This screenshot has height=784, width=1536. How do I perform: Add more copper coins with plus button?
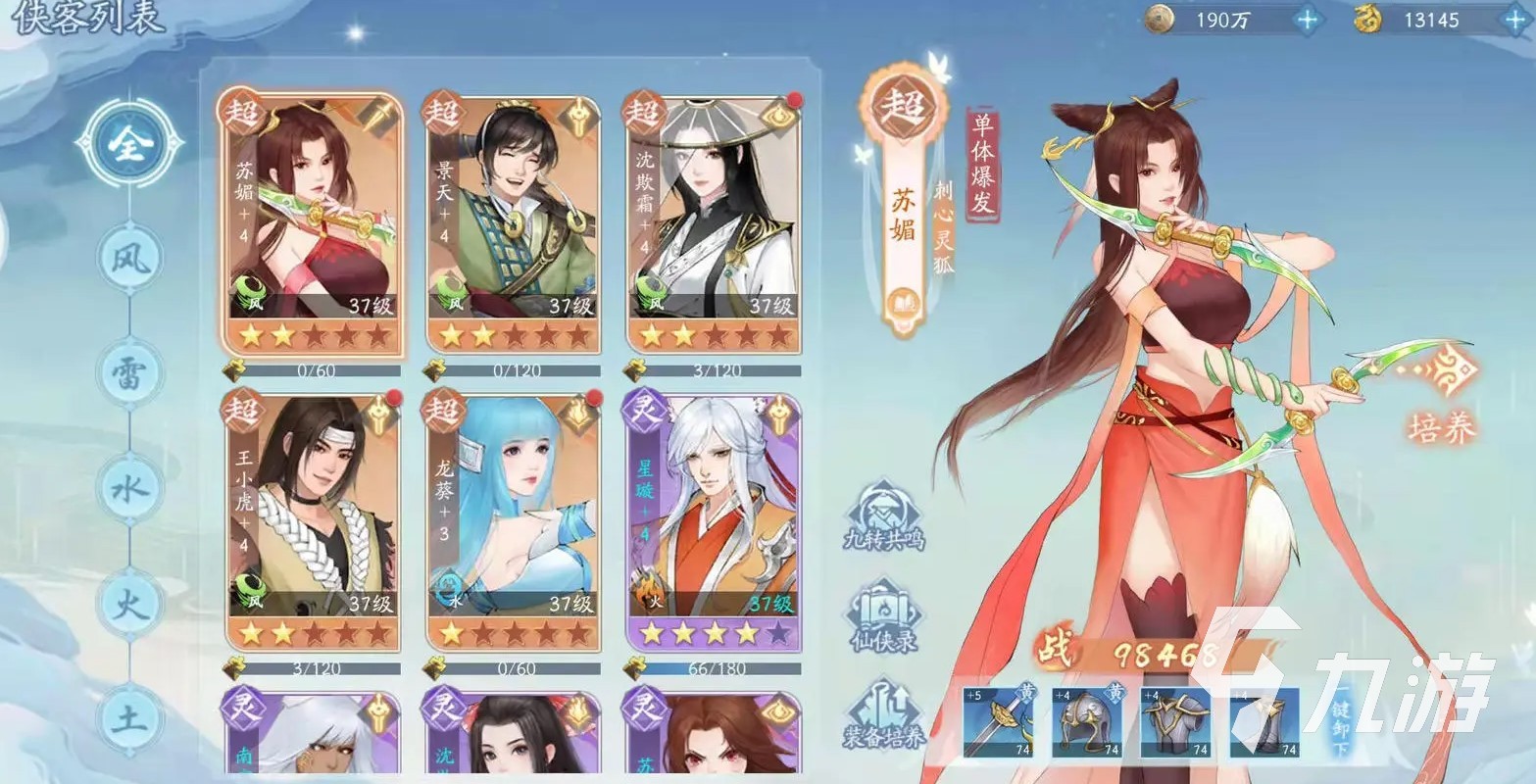click(x=1307, y=19)
